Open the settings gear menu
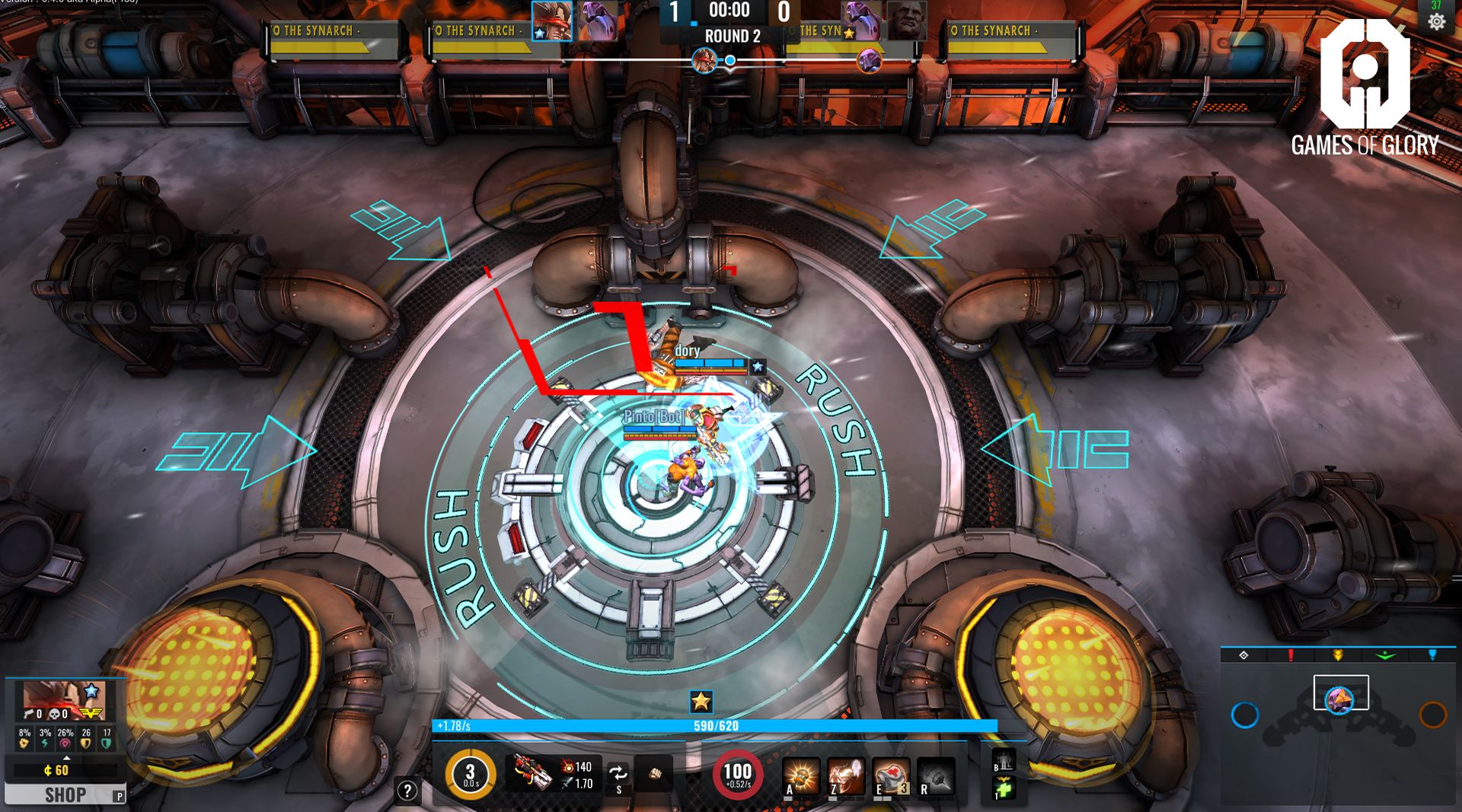The width and height of the screenshot is (1462, 812). click(x=1437, y=23)
